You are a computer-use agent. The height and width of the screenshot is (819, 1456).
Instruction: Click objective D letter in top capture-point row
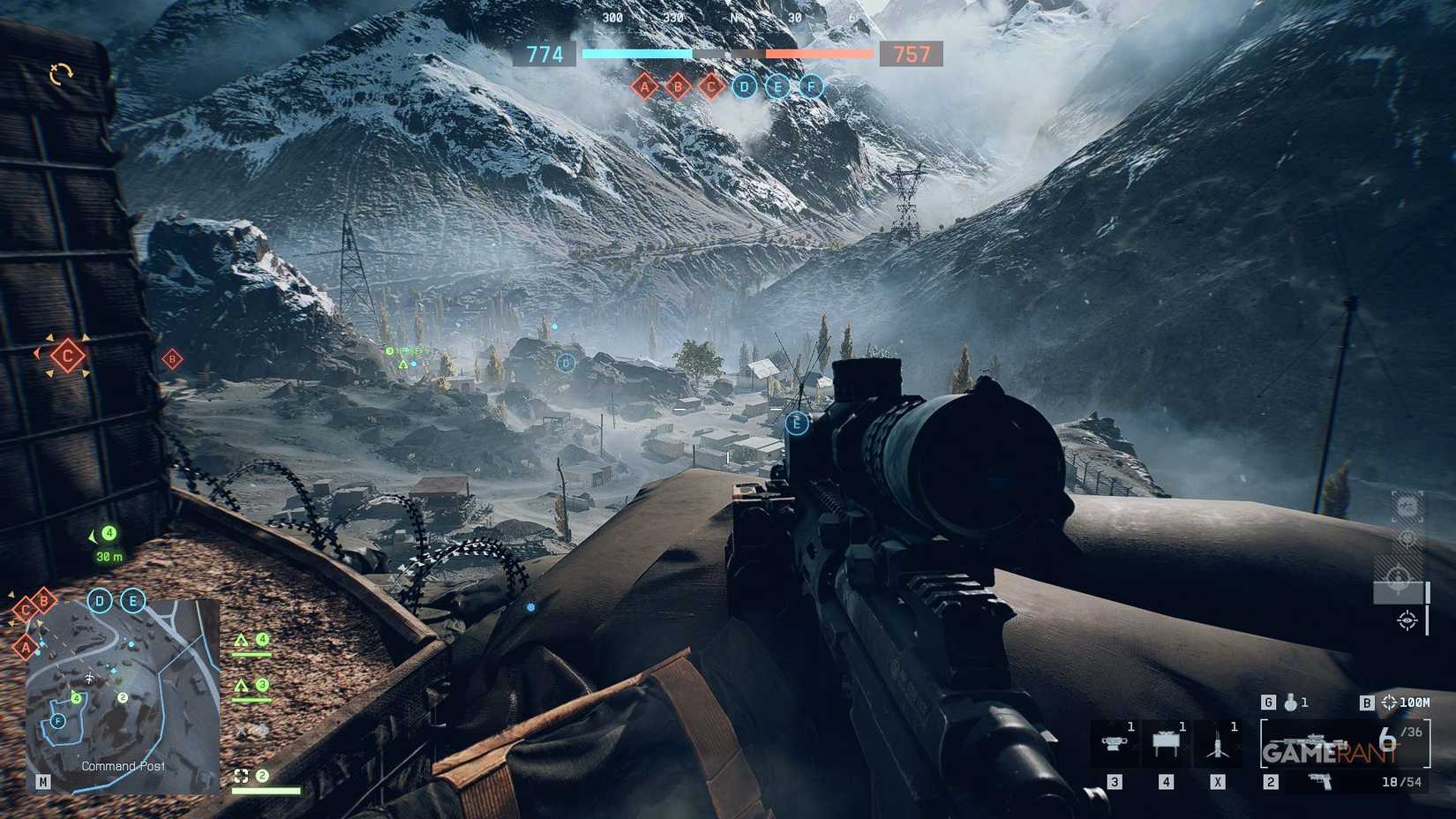pyautogui.click(x=744, y=86)
